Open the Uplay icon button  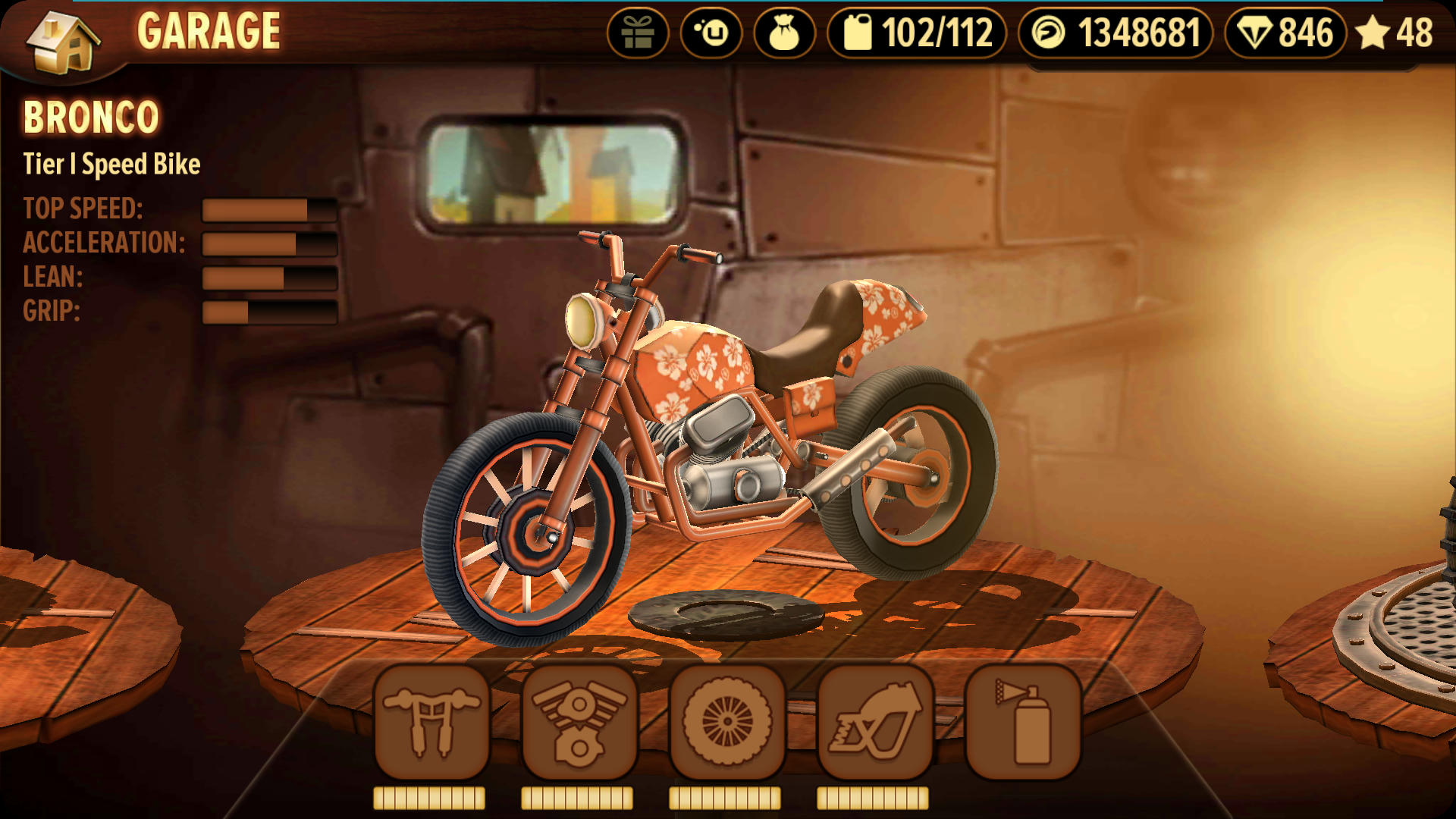(x=711, y=33)
